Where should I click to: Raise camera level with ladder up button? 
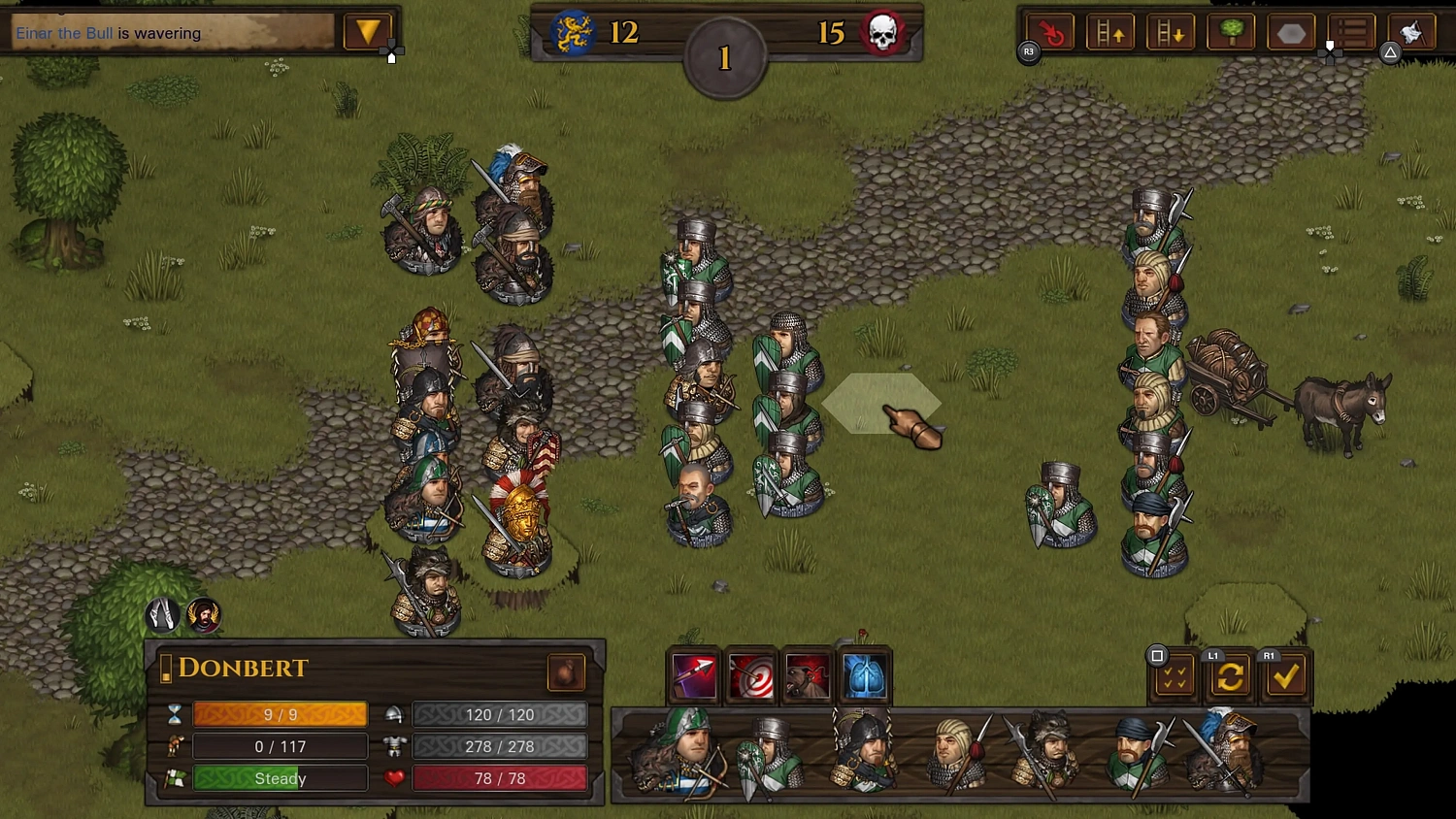pyautogui.click(x=1110, y=33)
